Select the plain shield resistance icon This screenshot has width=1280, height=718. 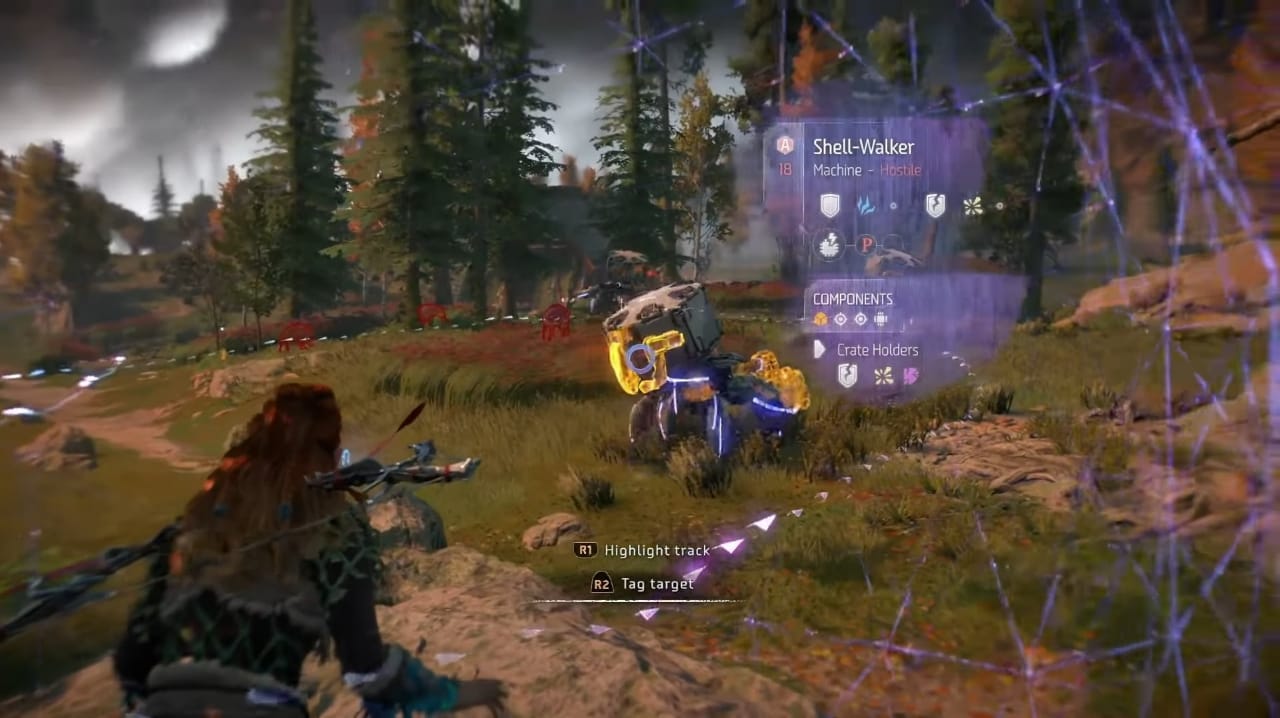830,206
